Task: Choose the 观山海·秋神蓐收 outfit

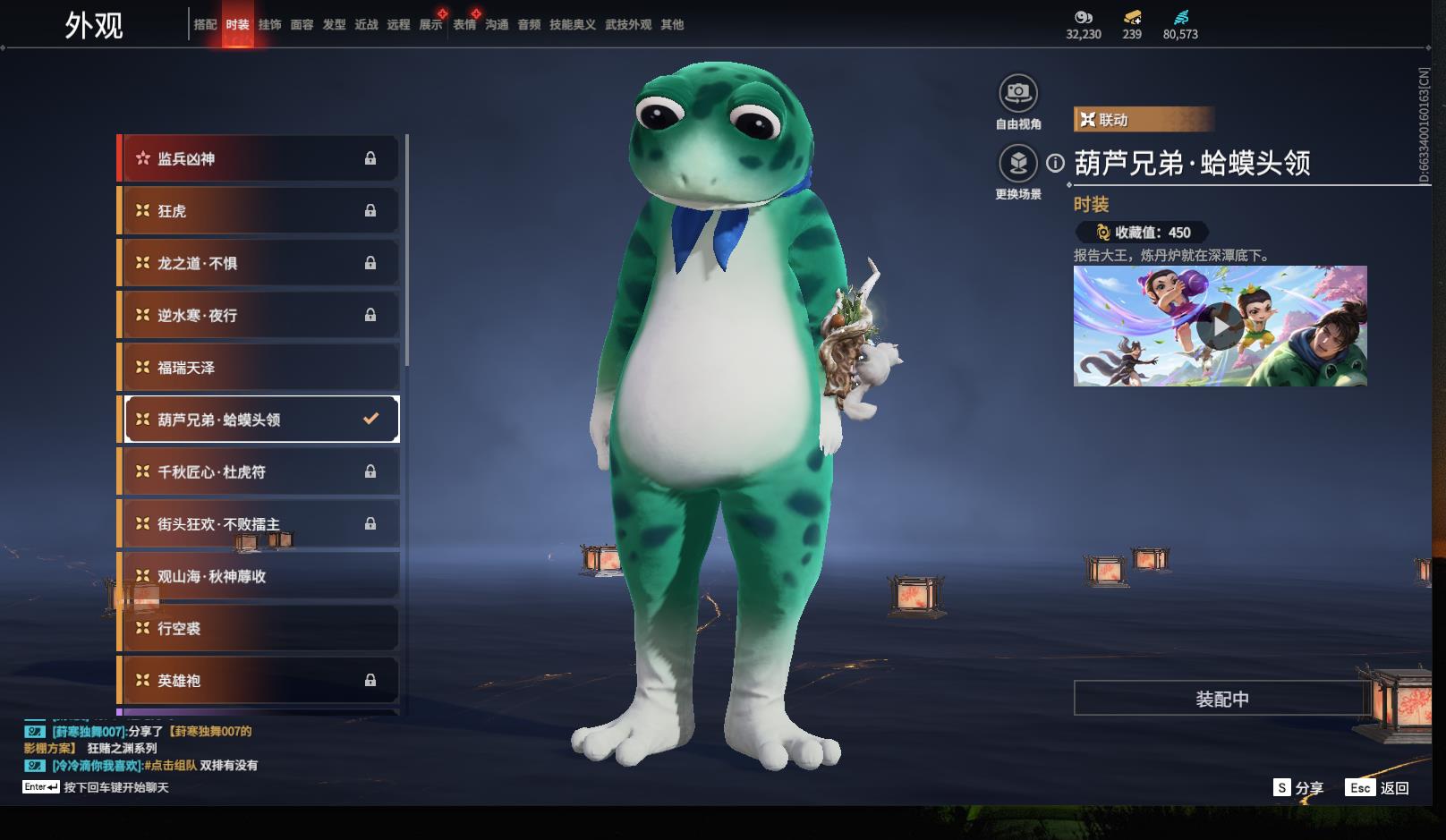Action: click(x=259, y=577)
